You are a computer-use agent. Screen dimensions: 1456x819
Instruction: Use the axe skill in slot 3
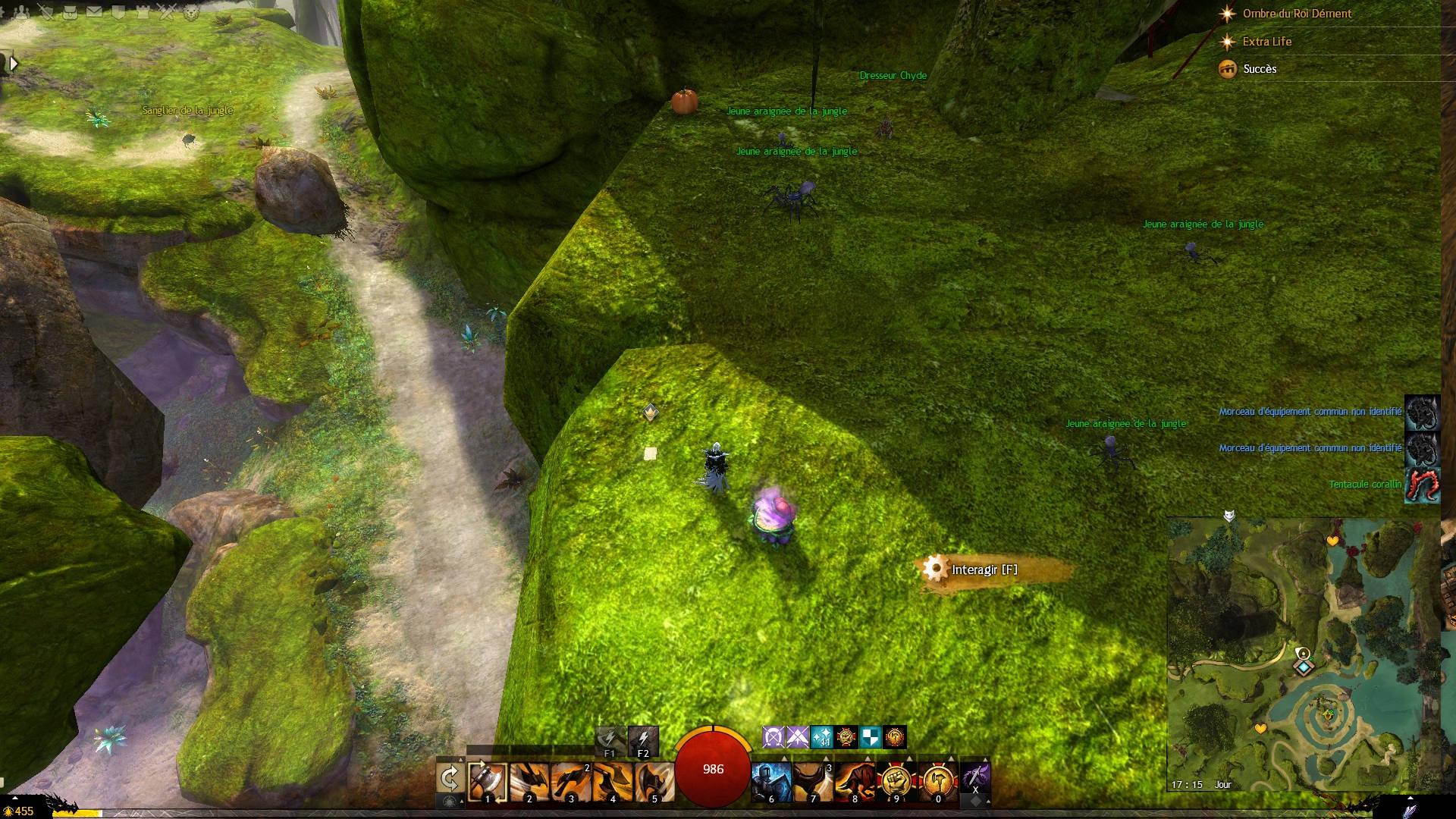tap(570, 781)
